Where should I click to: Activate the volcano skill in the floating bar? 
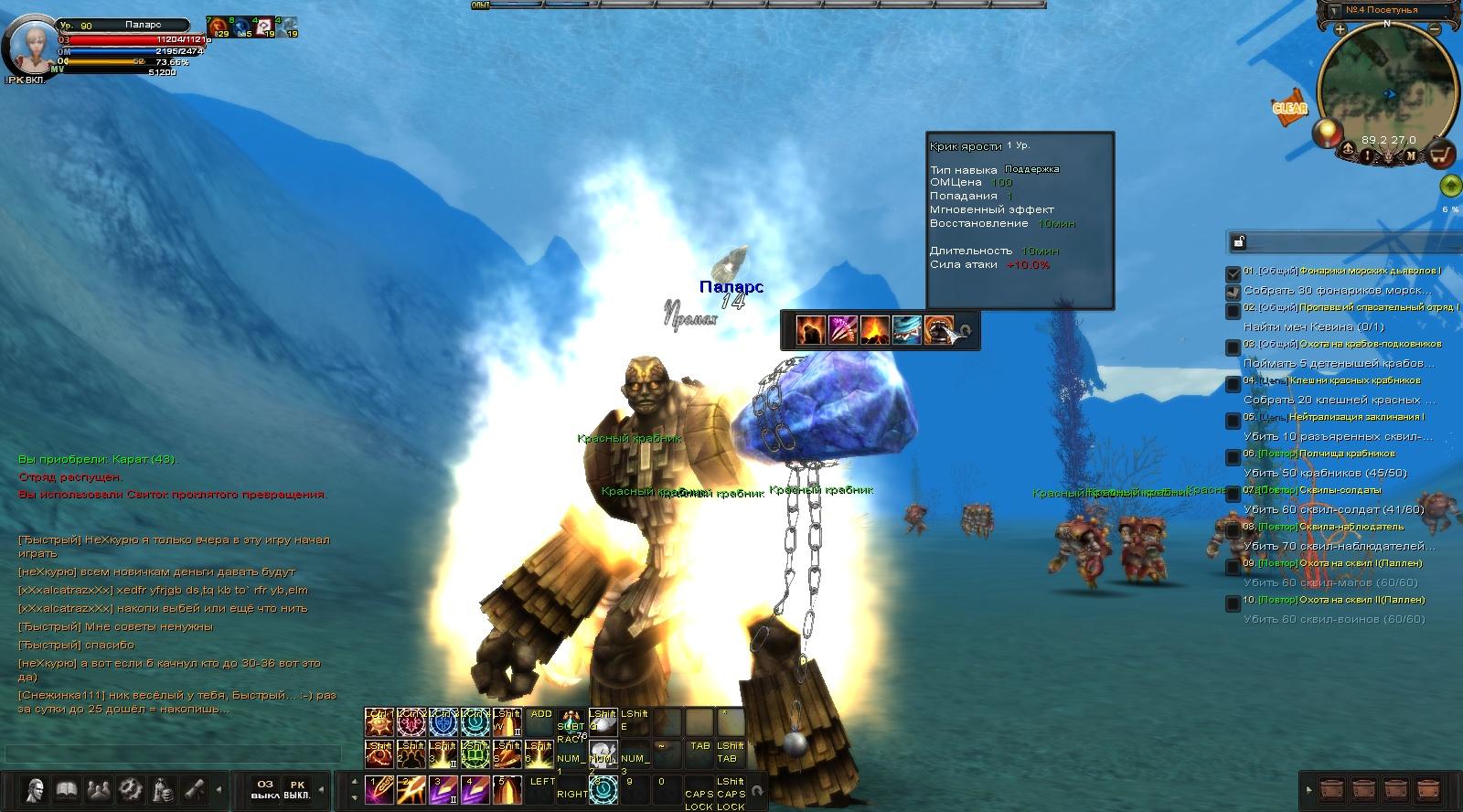873,329
